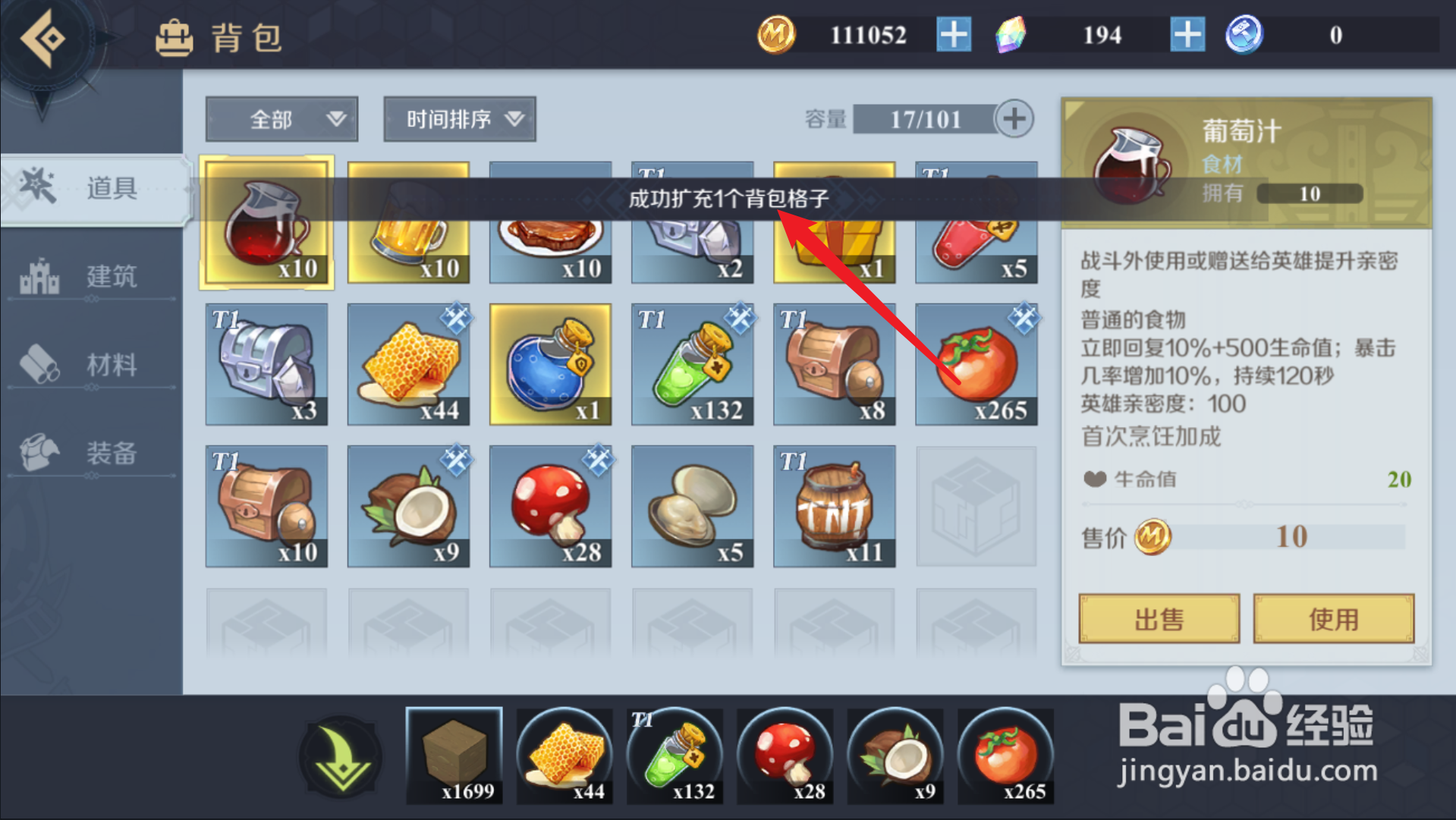Click the 使用 button to use grape juice

point(1334,618)
